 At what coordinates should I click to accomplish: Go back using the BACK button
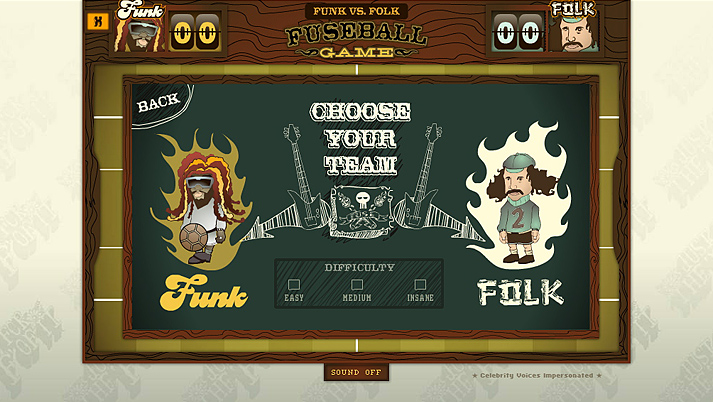[158, 102]
